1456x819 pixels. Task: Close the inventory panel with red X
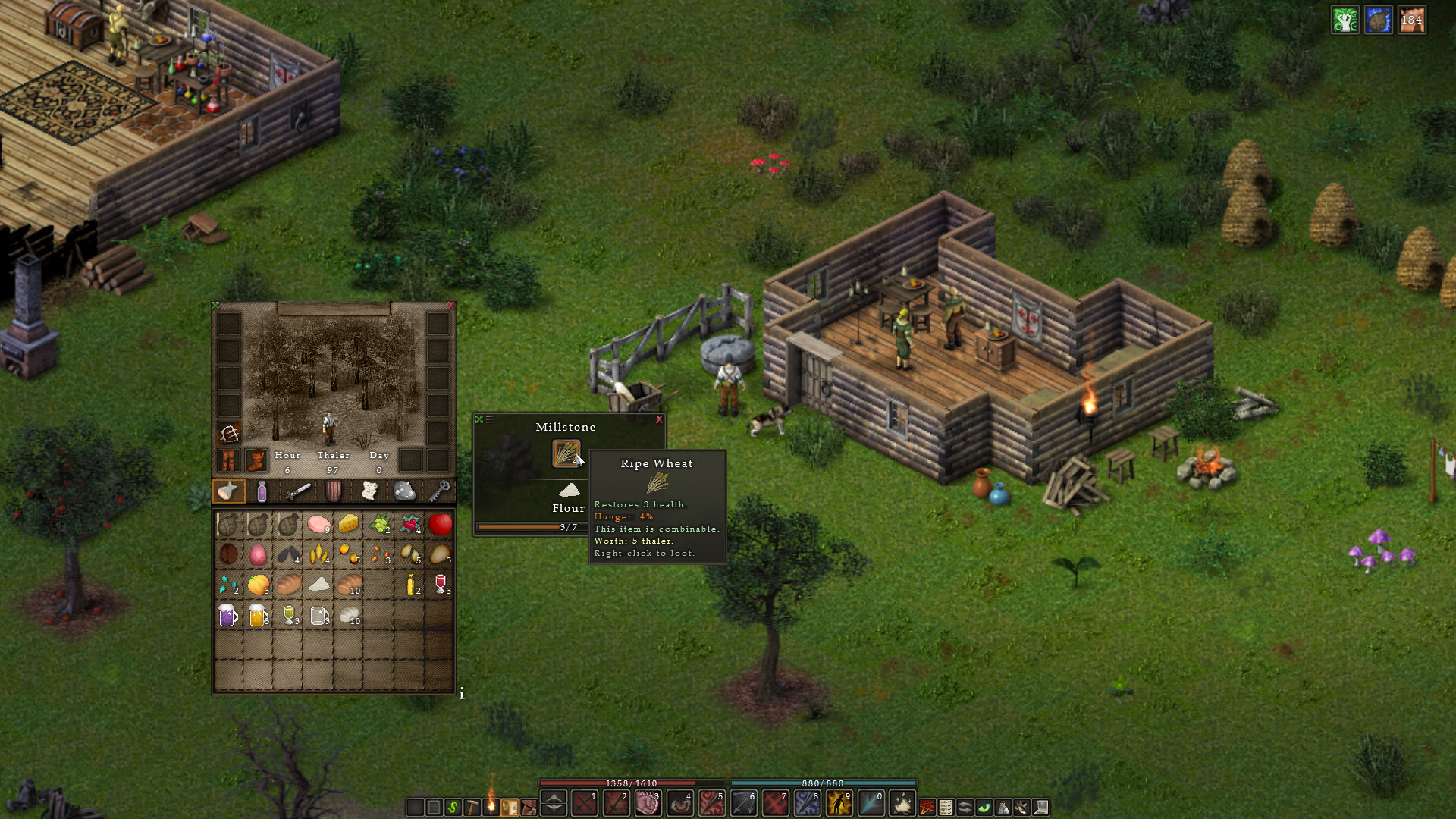coord(450,306)
